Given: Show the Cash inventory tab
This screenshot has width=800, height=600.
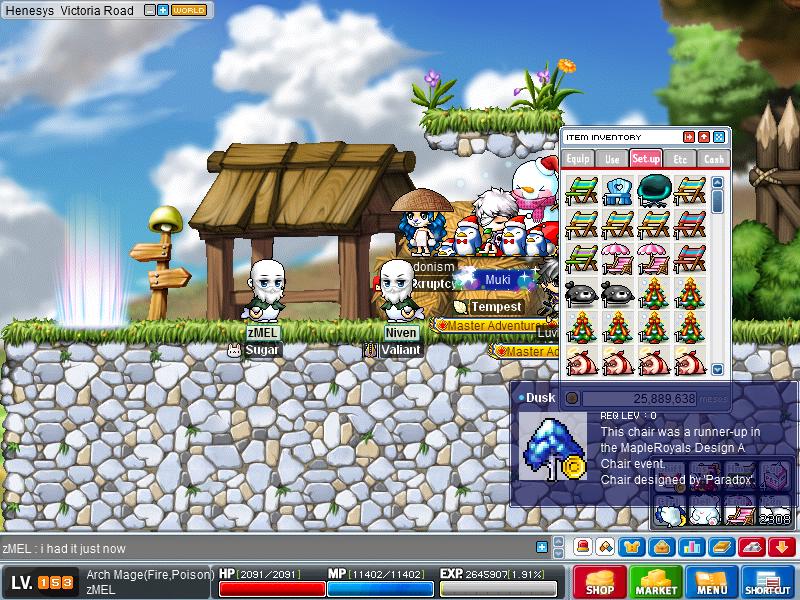Looking at the screenshot, I should click(x=713, y=158).
